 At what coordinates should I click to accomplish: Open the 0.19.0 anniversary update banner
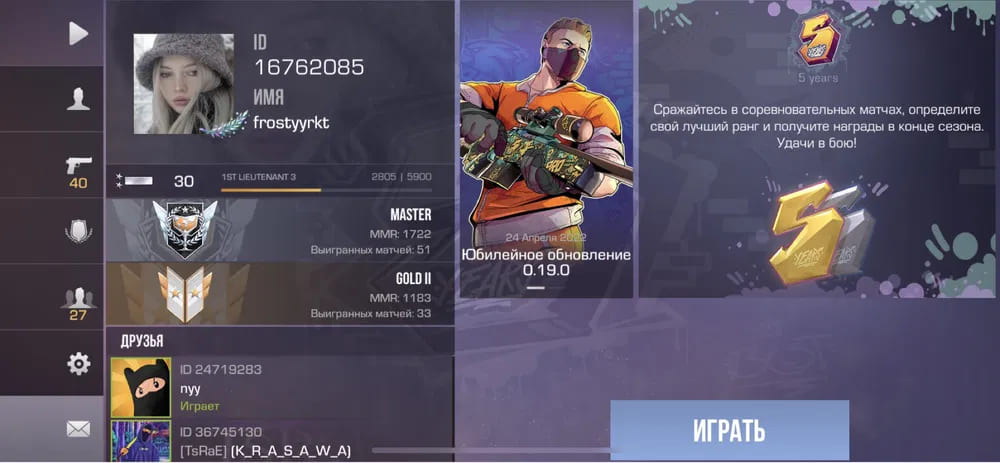click(x=546, y=150)
